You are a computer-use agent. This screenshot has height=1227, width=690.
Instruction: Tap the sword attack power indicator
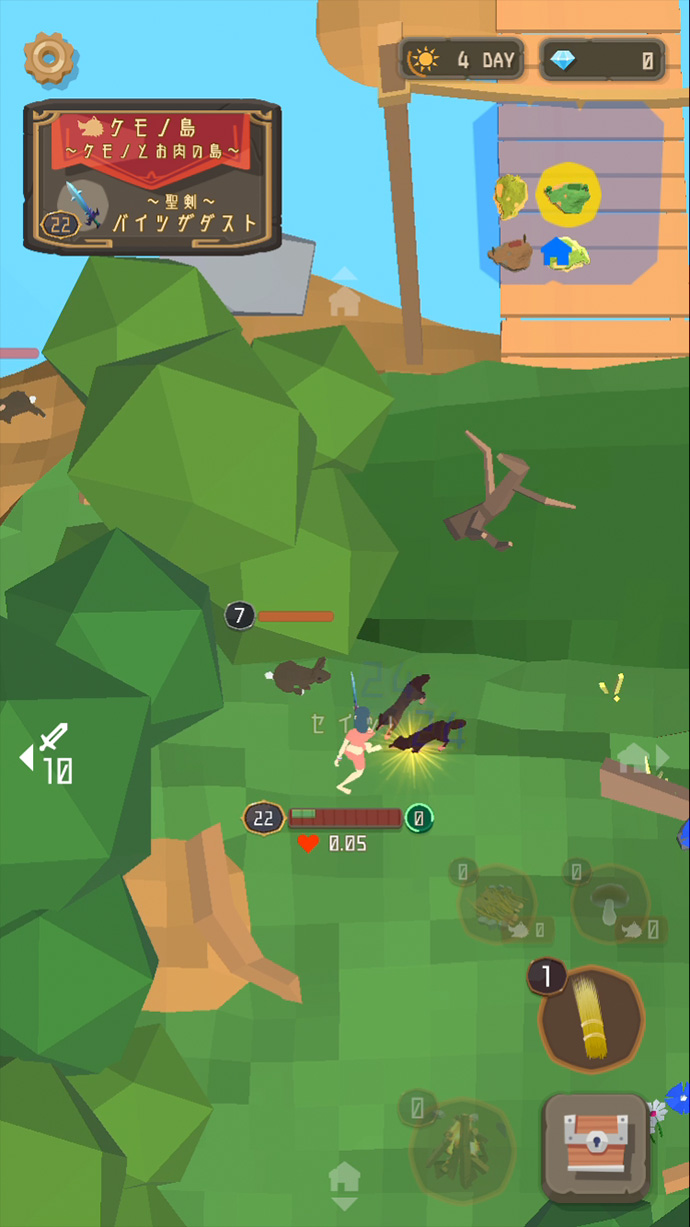pyautogui.click(x=48, y=754)
